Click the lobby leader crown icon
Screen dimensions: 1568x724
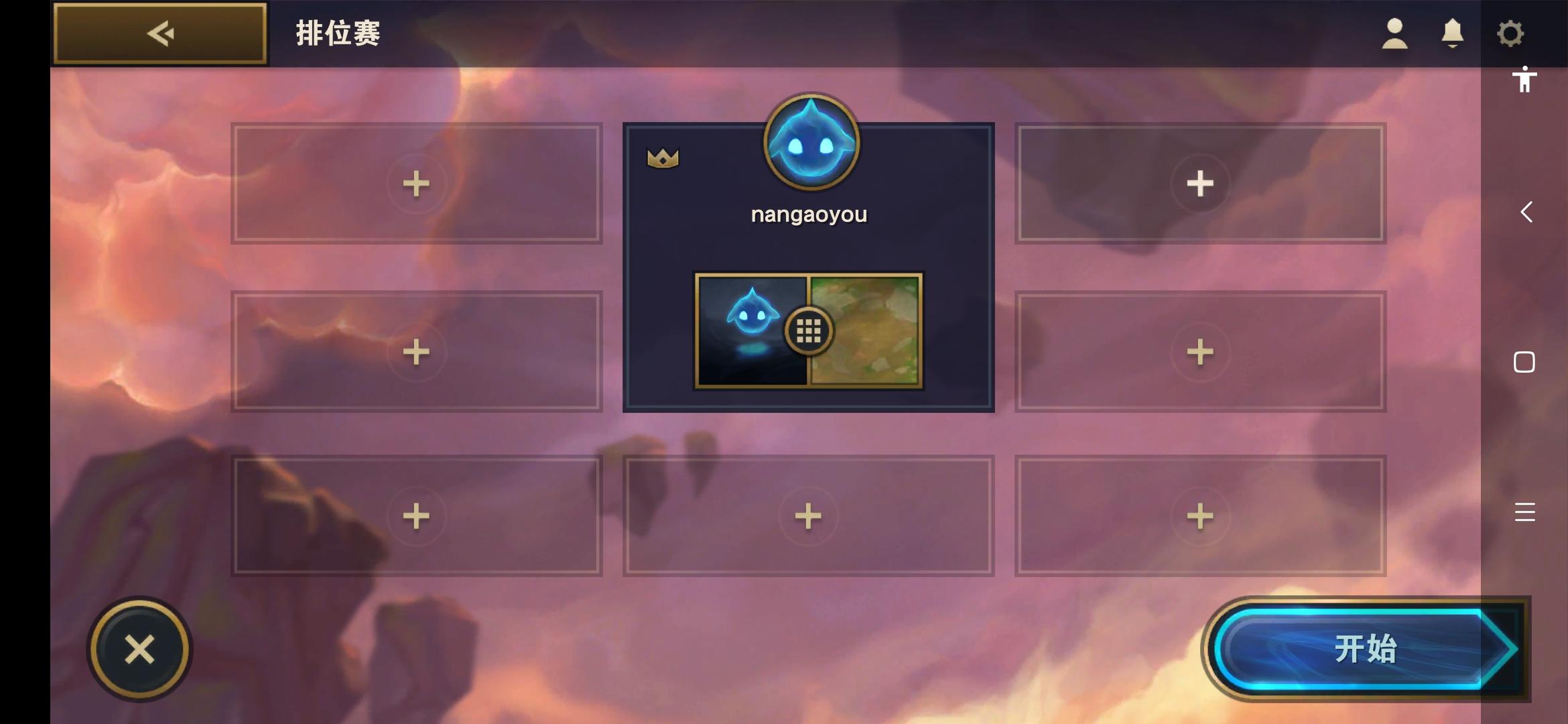point(661,156)
